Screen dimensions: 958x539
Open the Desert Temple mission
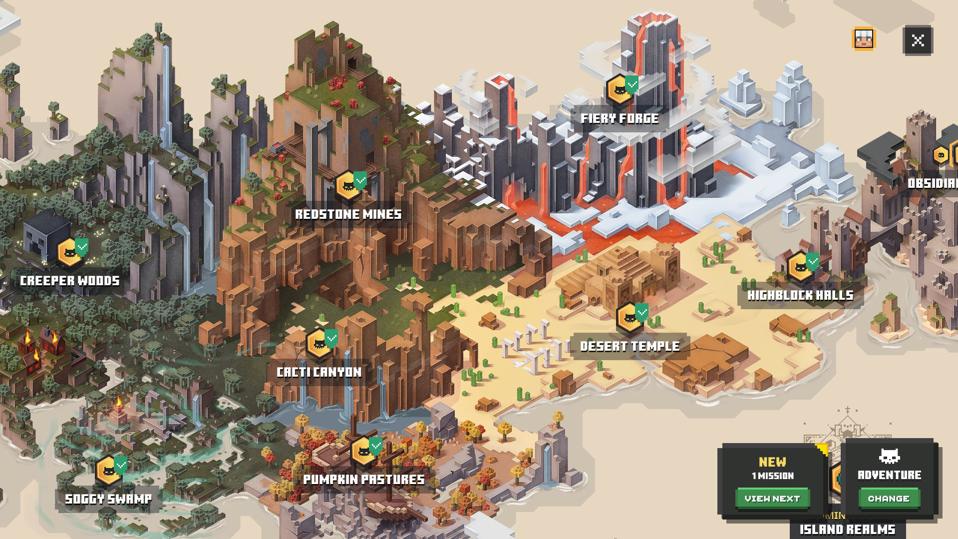click(x=630, y=319)
